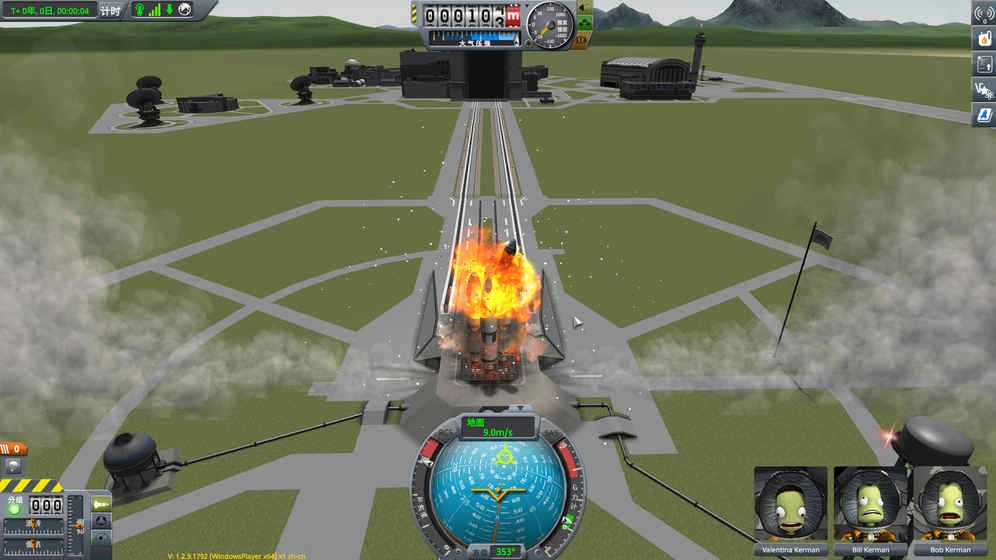Click the abort button above staging panel
This screenshot has height=560, width=996.
coord(13,466)
